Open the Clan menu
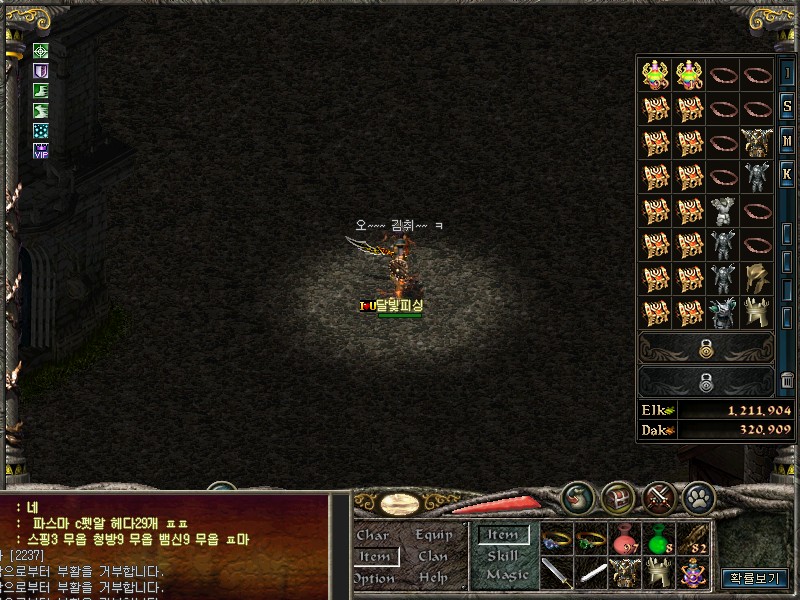 [433, 557]
